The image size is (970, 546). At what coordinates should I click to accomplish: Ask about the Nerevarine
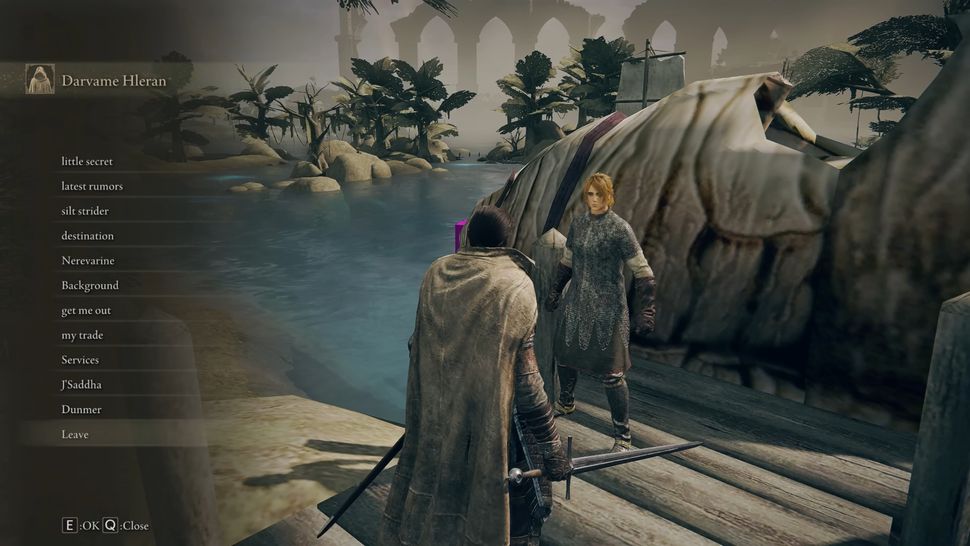pyautogui.click(x=88, y=261)
